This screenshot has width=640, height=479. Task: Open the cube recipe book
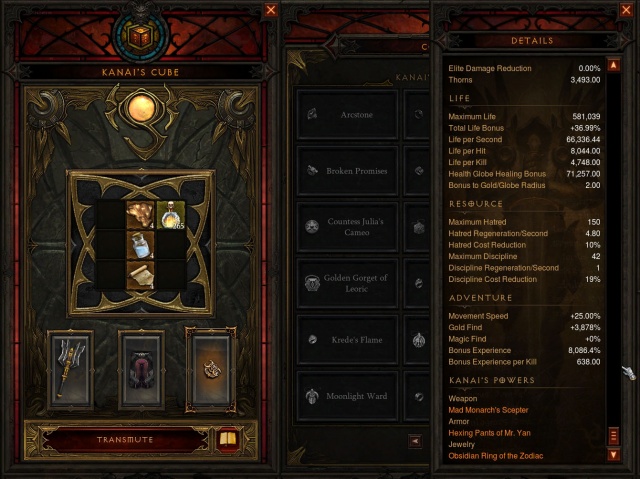point(229,440)
